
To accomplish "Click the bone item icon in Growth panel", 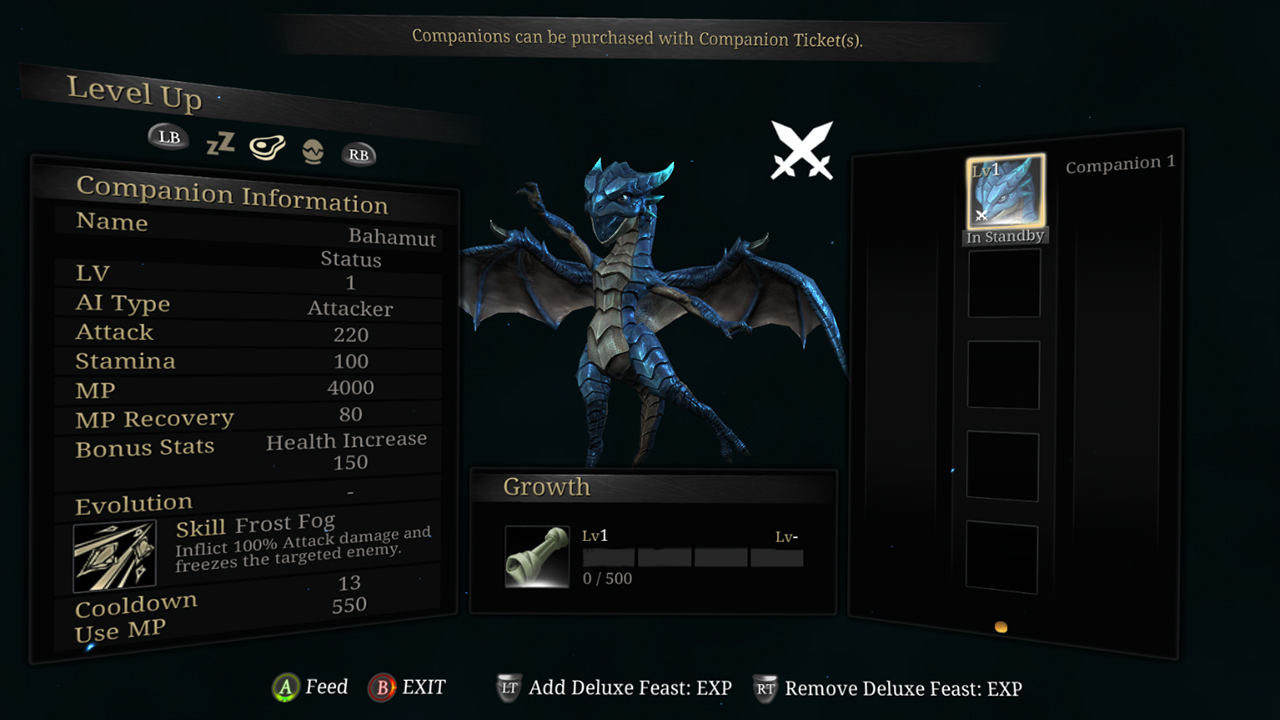I will (537, 556).
